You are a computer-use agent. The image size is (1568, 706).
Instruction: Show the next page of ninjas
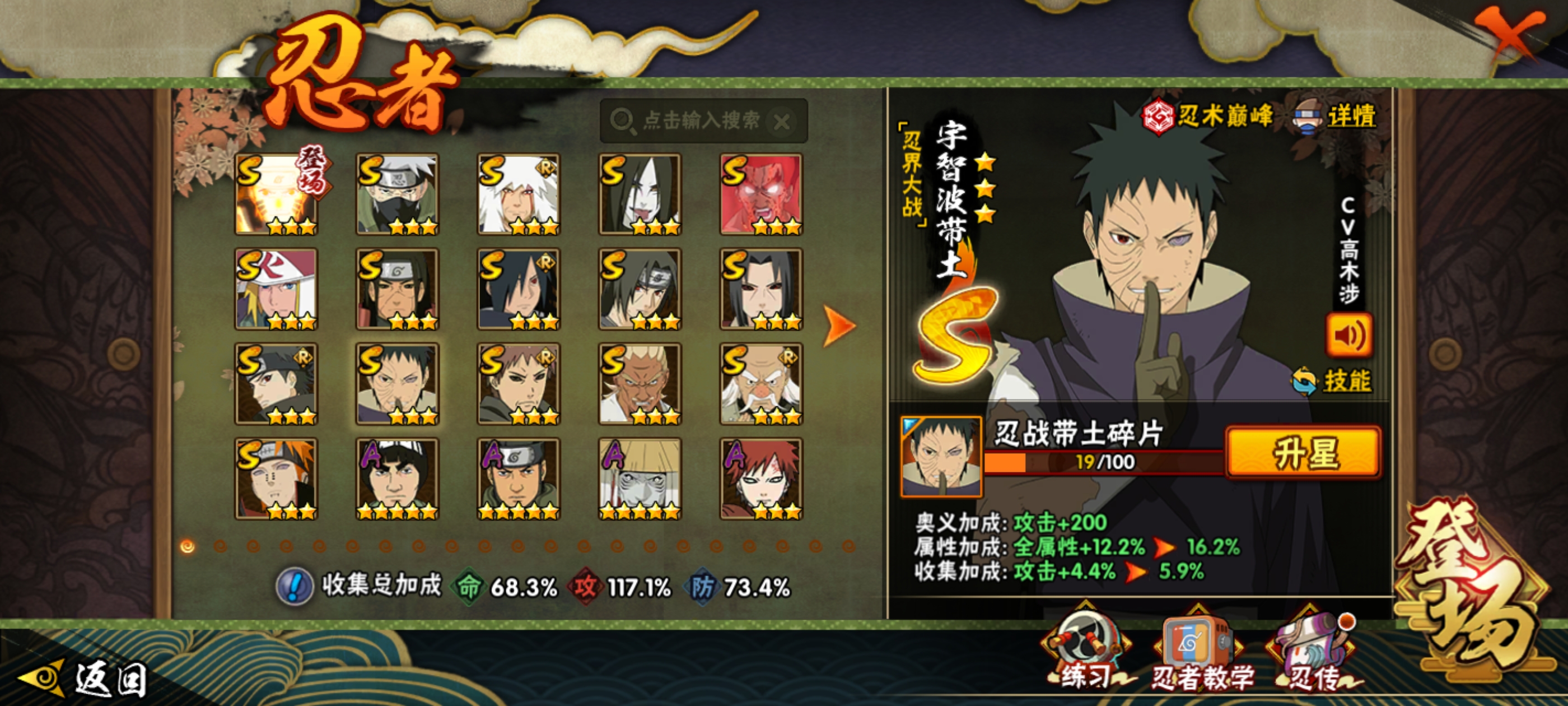pyautogui.click(x=839, y=326)
